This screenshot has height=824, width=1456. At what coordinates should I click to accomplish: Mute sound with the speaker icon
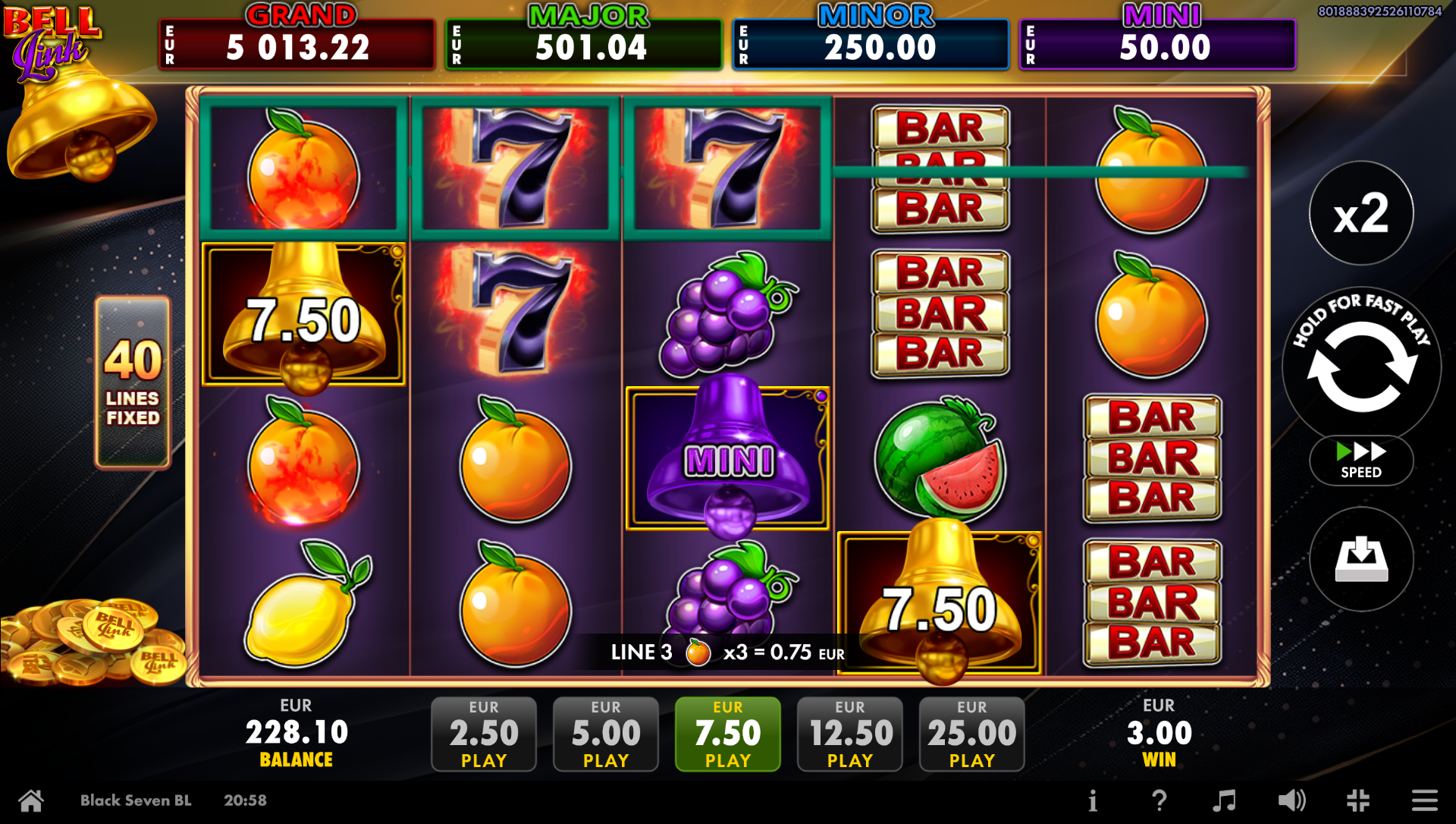point(1291,800)
